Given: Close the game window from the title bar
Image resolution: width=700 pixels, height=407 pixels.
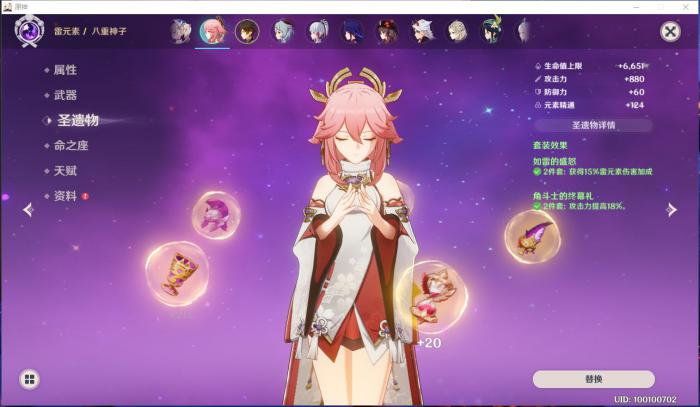Looking at the screenshot, I should point(688,6).
